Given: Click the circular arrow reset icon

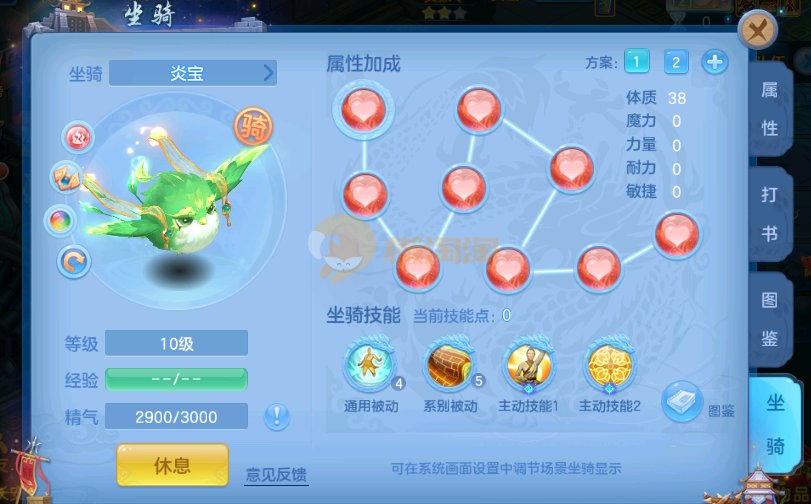Looking at the screenshot, I should [73, 262].
